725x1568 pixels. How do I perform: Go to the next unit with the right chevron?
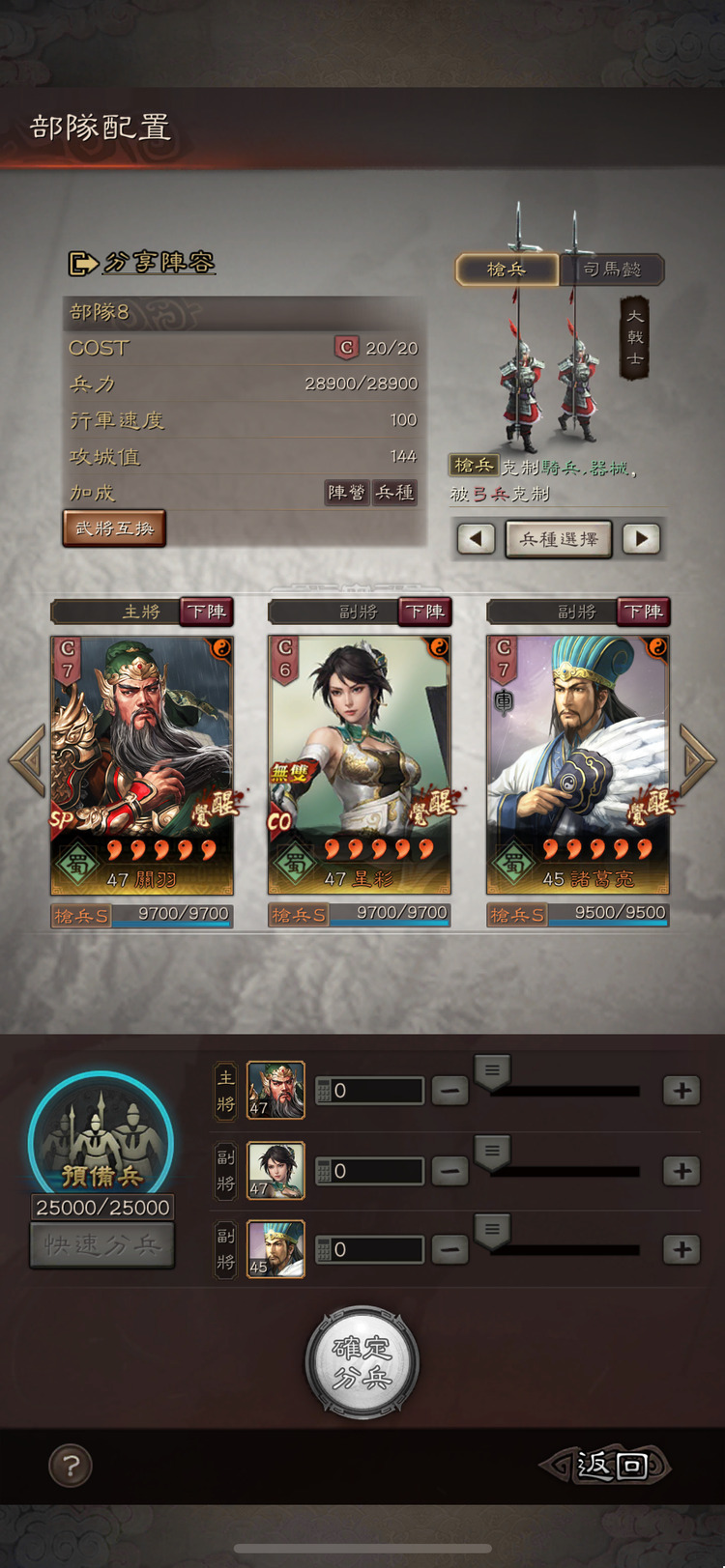(697, 759)
